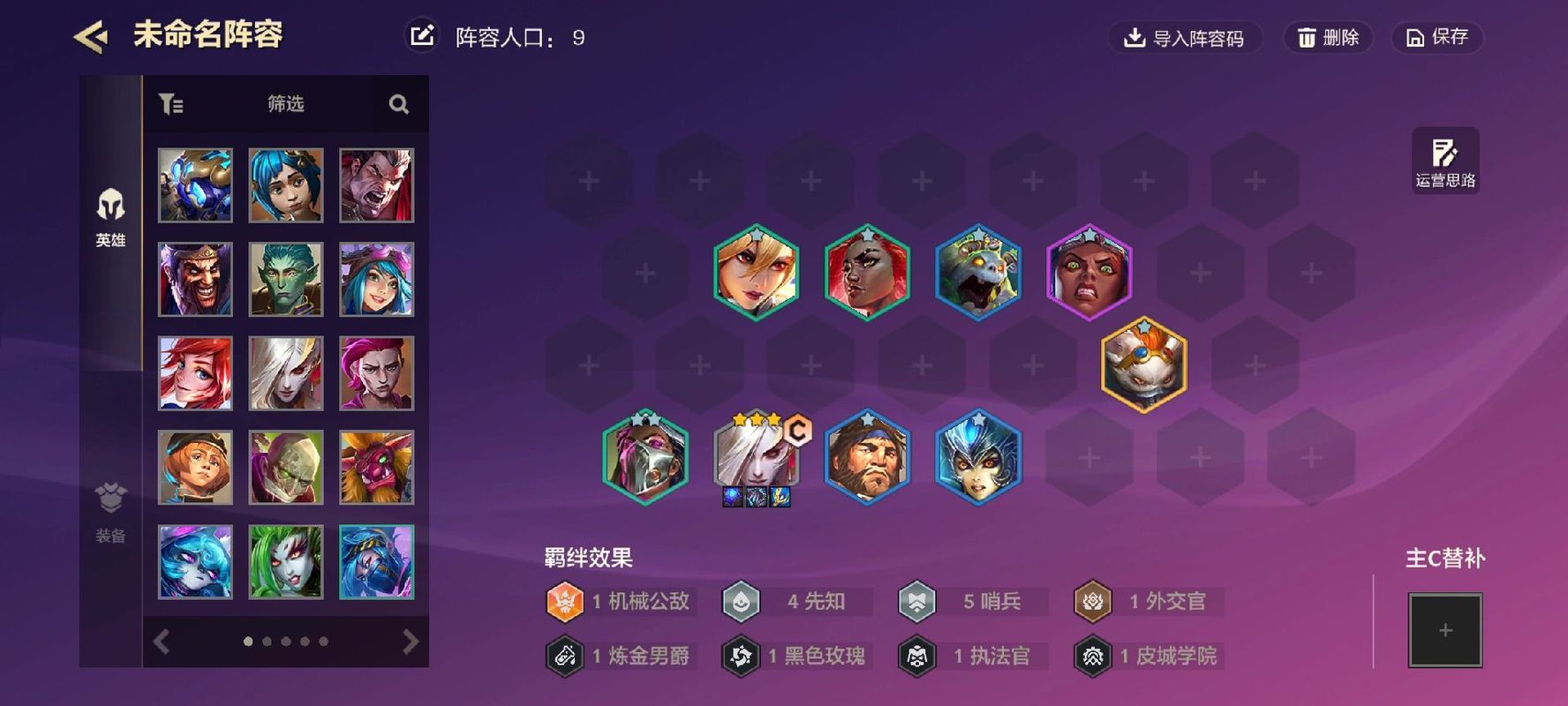Click the 导入阵容码 import button

click(x=1184, y=38)
